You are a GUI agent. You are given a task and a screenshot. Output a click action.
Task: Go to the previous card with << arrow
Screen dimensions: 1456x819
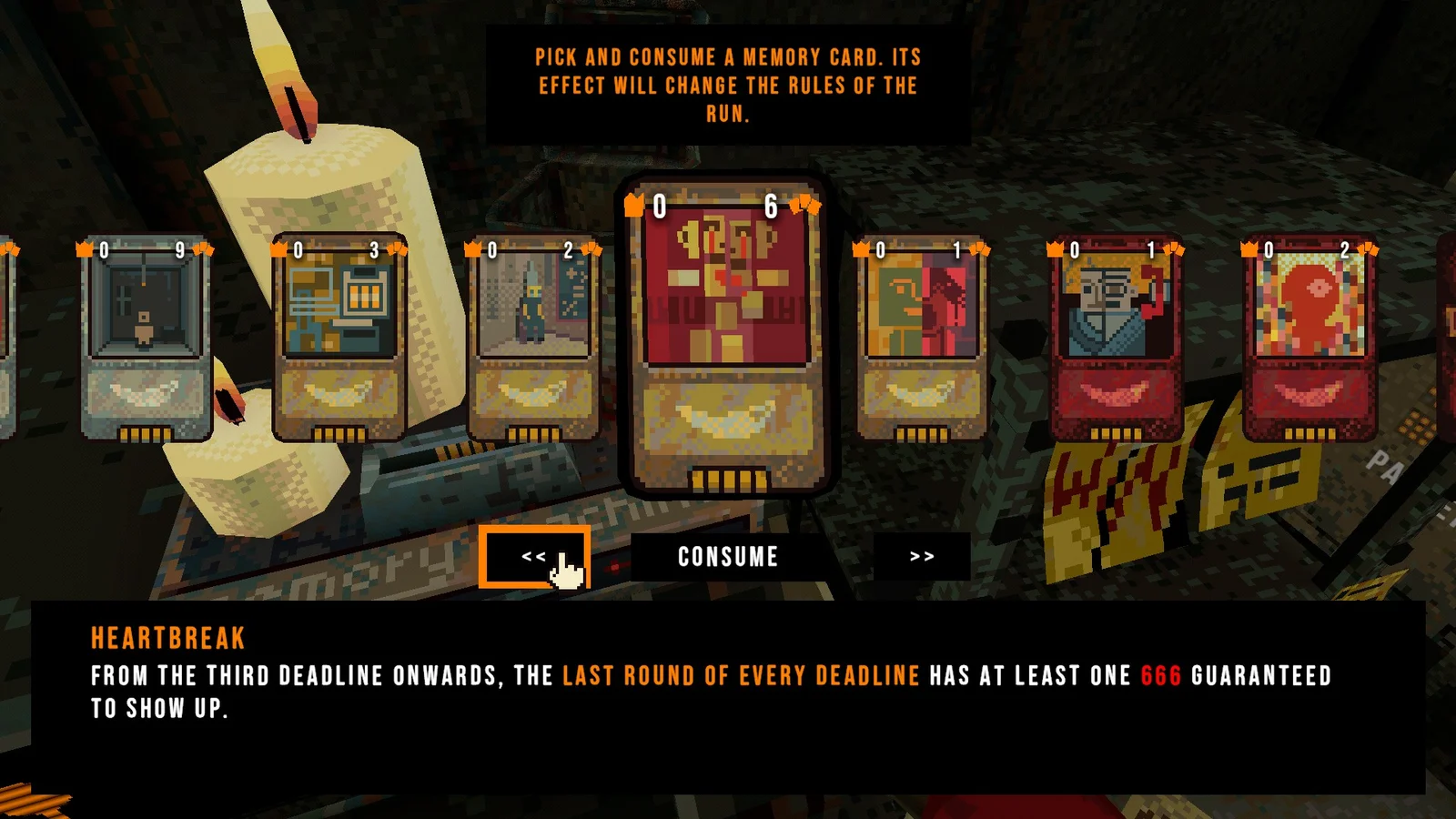click(534, 557)
